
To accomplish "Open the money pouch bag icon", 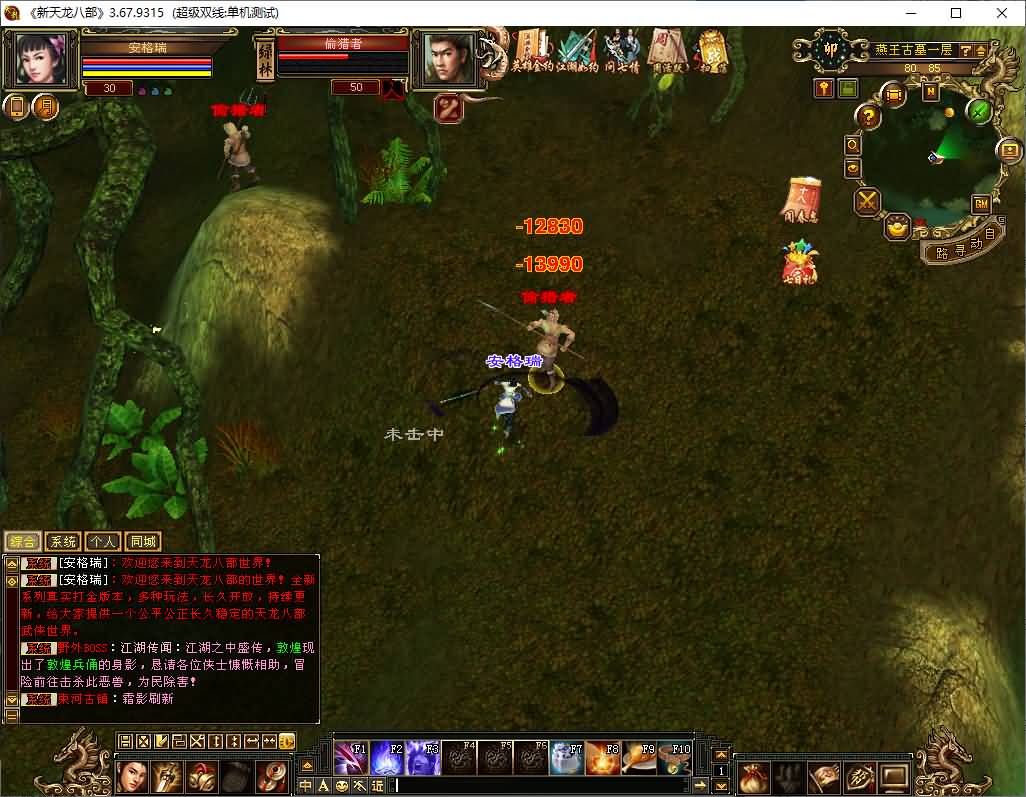I will [755, 775].
